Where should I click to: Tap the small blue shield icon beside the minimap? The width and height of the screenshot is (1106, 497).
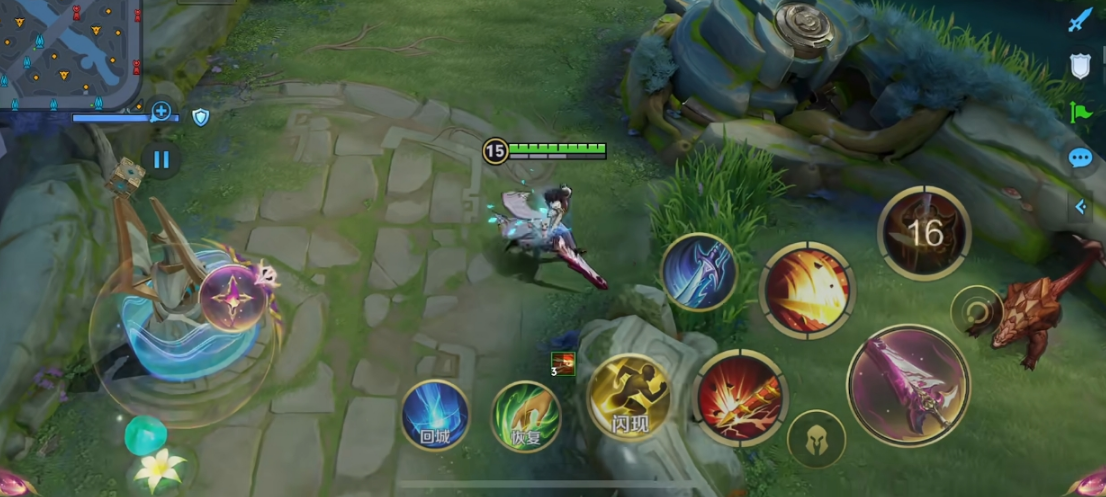click(x=201, y=118)
